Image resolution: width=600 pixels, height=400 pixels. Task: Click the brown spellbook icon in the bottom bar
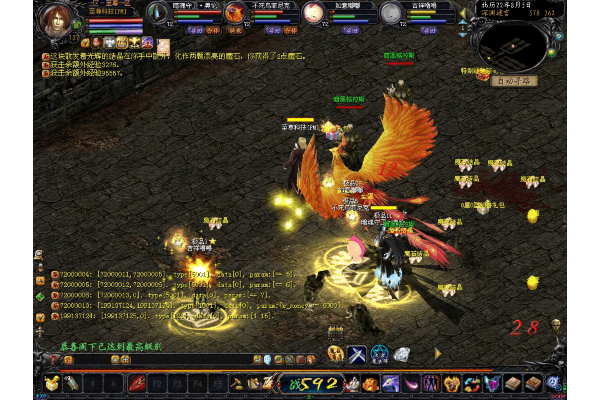[x=514, y=383]
